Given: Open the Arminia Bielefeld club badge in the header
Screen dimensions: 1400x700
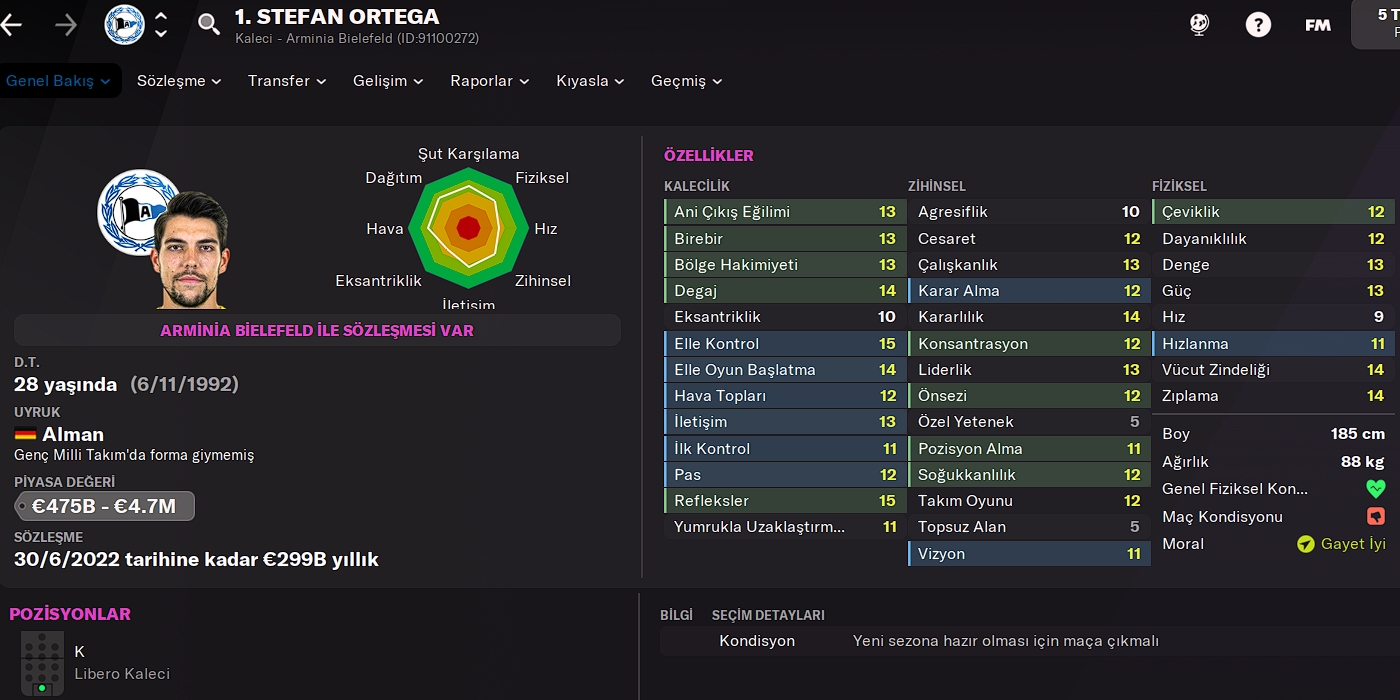Looking at the screenshot, I should coord(125,25).
